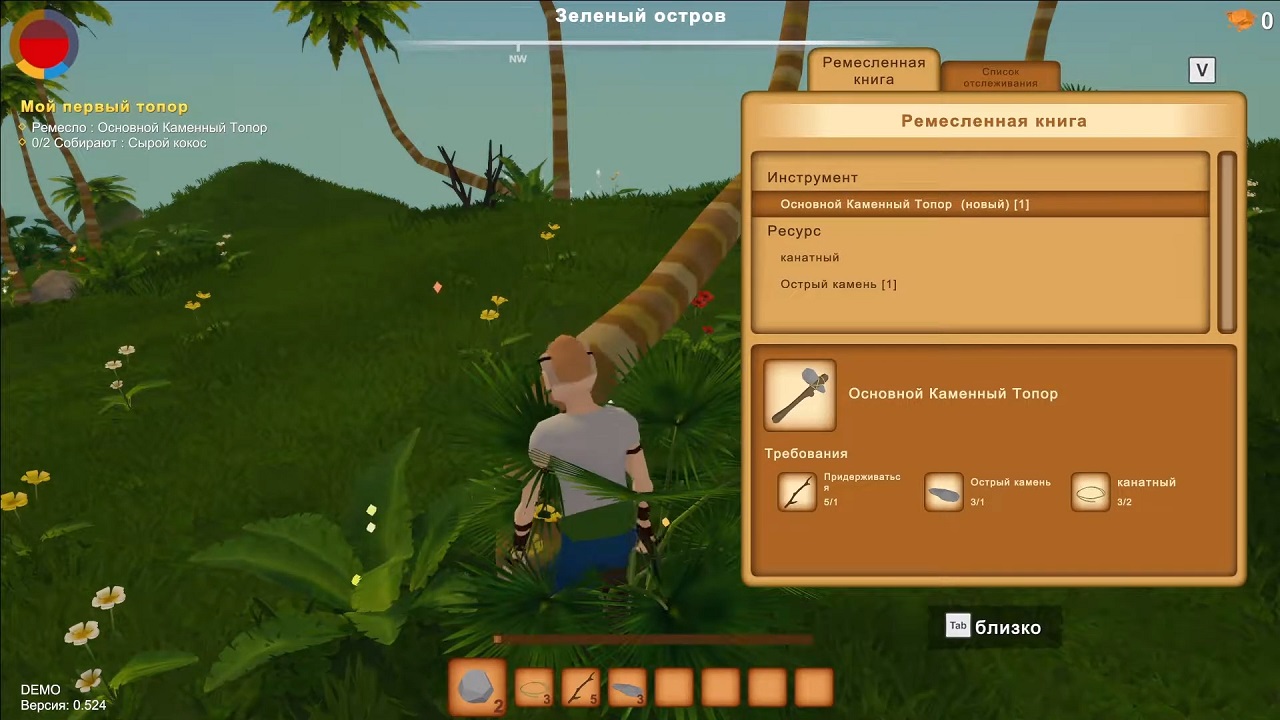Image resolution: width=1280 pixels, height=720 pixels.
Task: Switch to the Ремесленная книга tab
Action: pos(873,70)
